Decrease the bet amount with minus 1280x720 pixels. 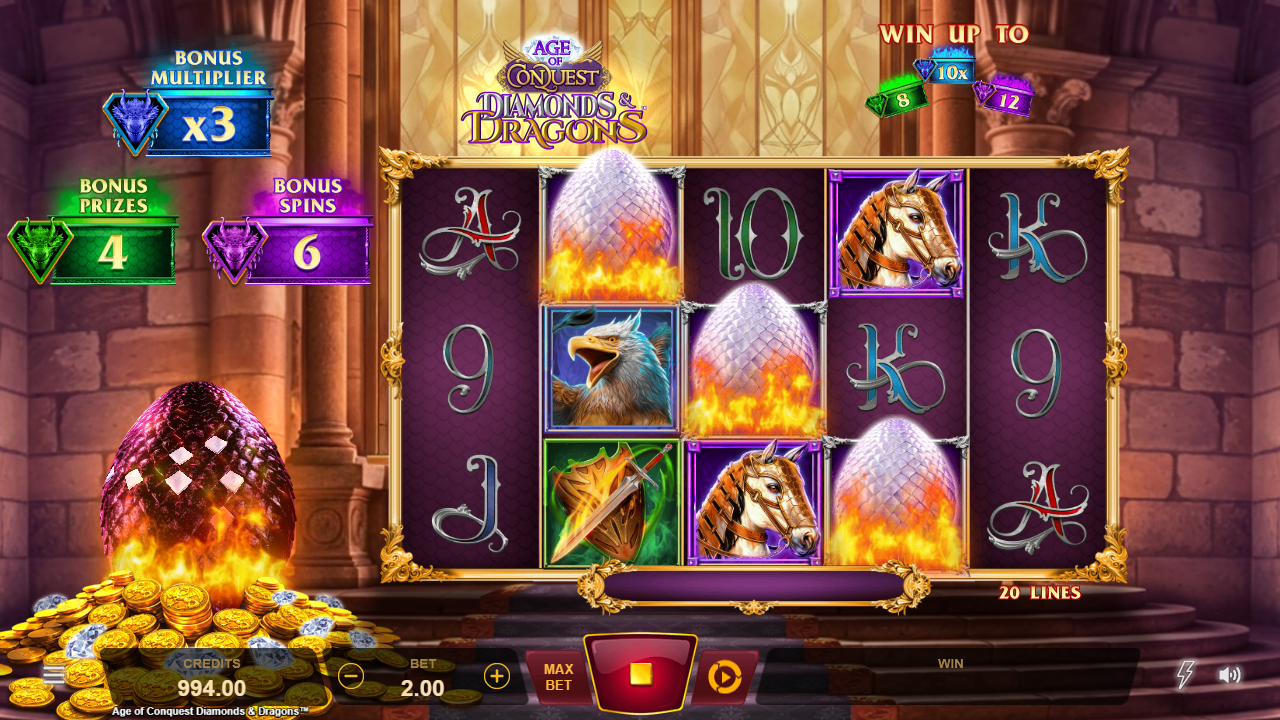point(351,676)
